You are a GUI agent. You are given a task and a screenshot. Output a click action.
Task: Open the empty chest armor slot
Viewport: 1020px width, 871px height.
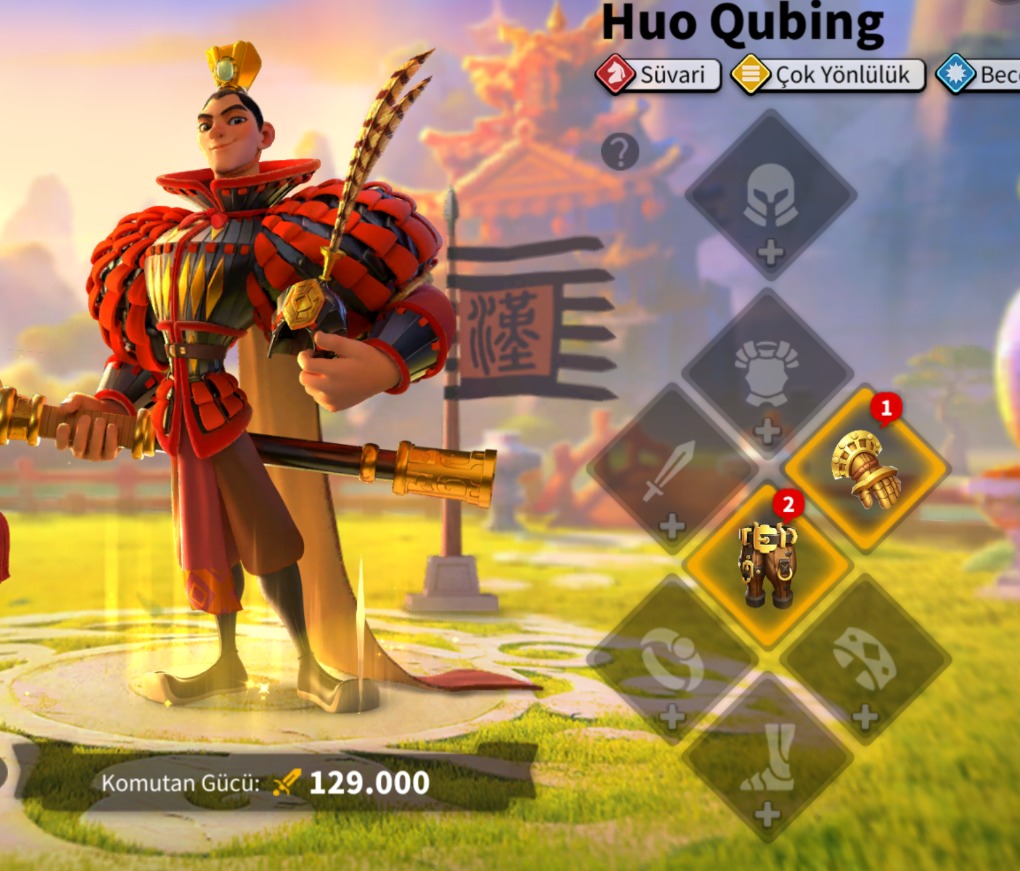pyautogui.click(x=767, y=375)
